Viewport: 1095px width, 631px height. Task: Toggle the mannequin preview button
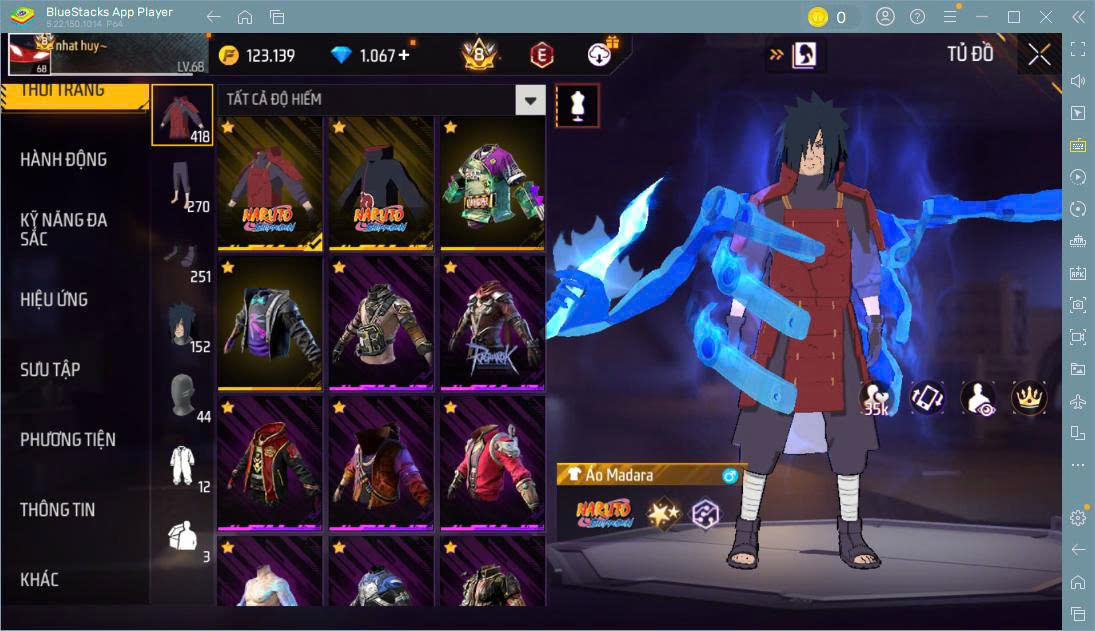[578, 105]
